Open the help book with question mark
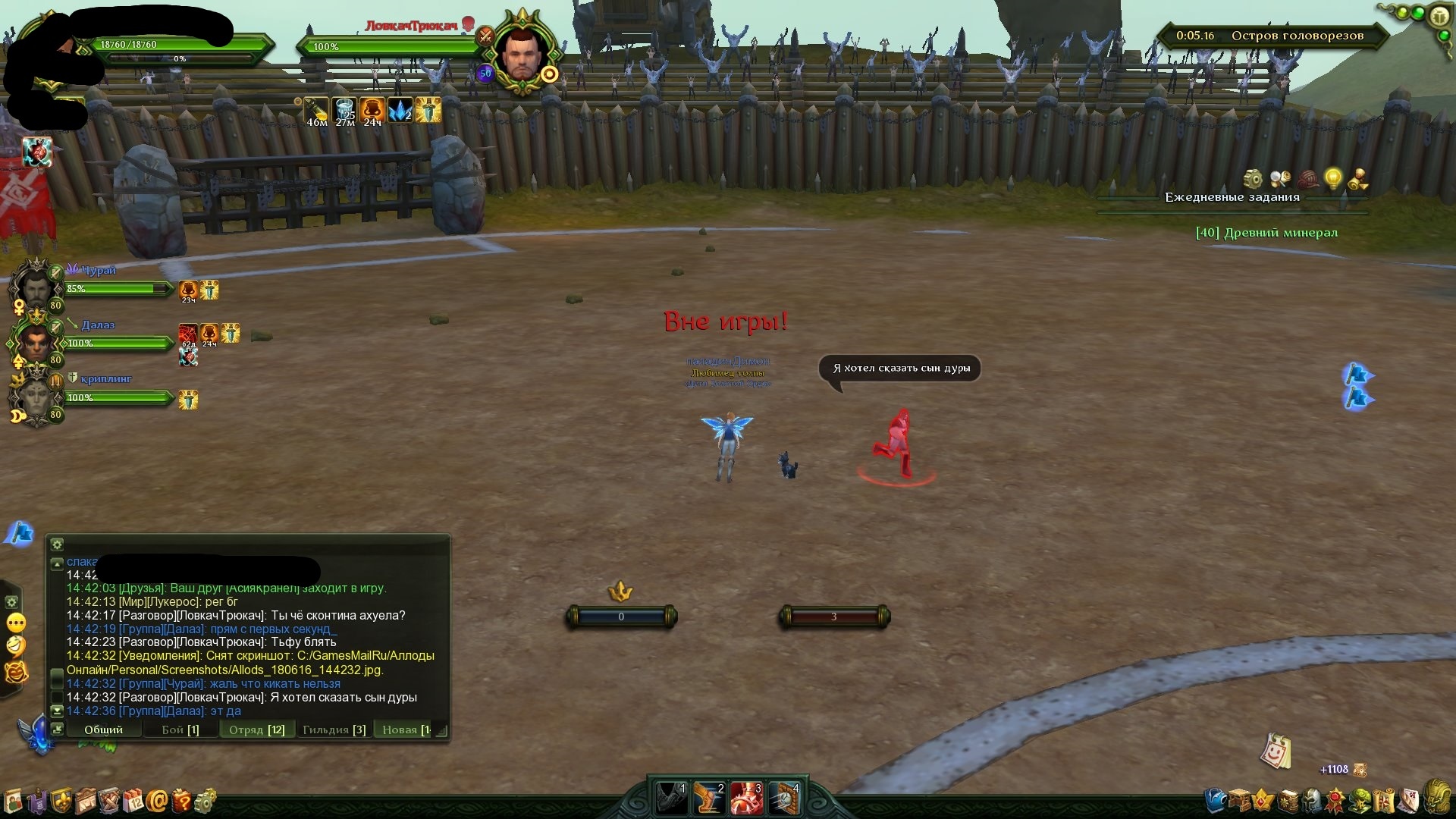The width and height of the screenshot is (1456, 819). (x=181, y=801)
